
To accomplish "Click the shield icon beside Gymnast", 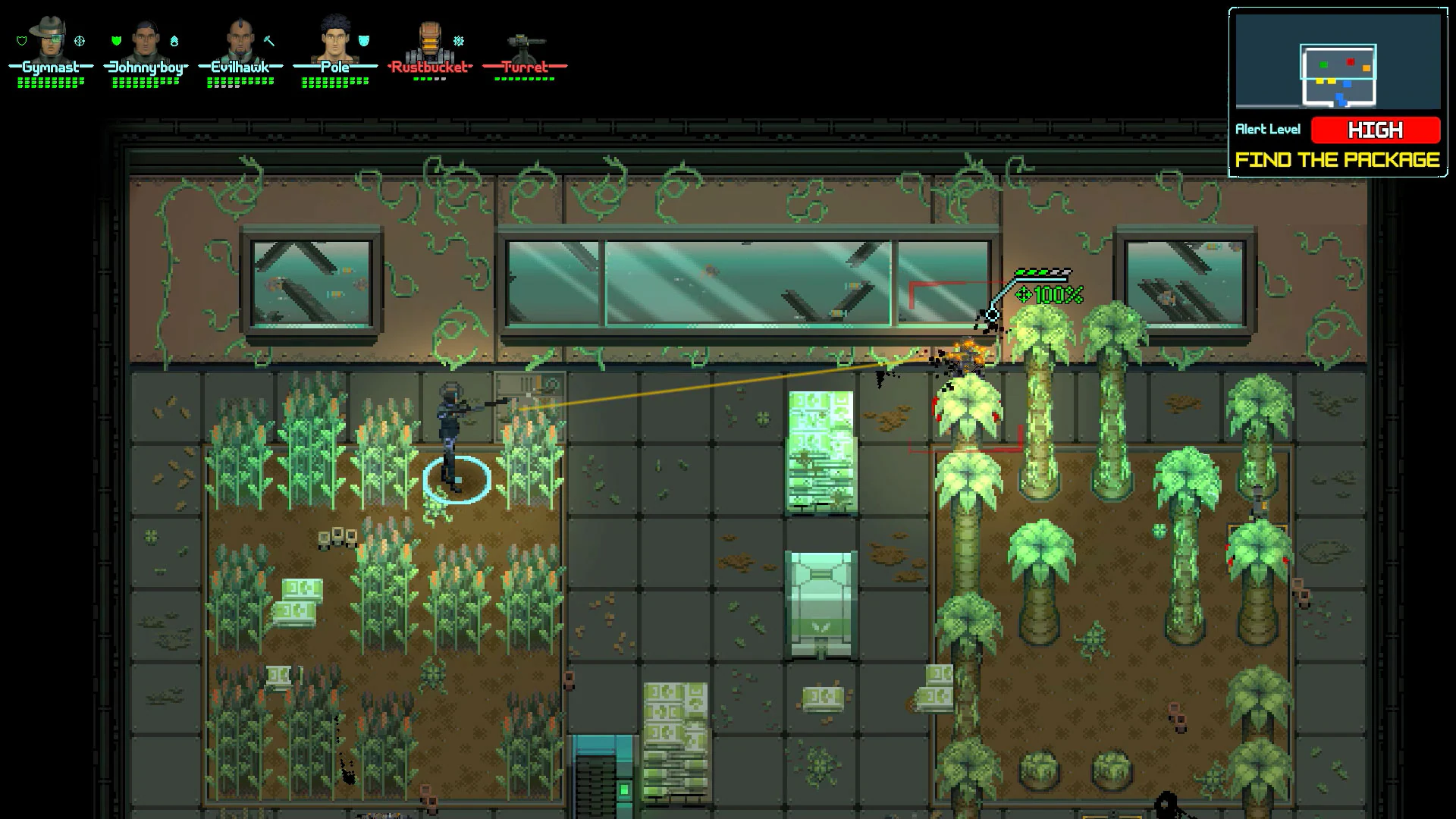I will tap(20, 39).
